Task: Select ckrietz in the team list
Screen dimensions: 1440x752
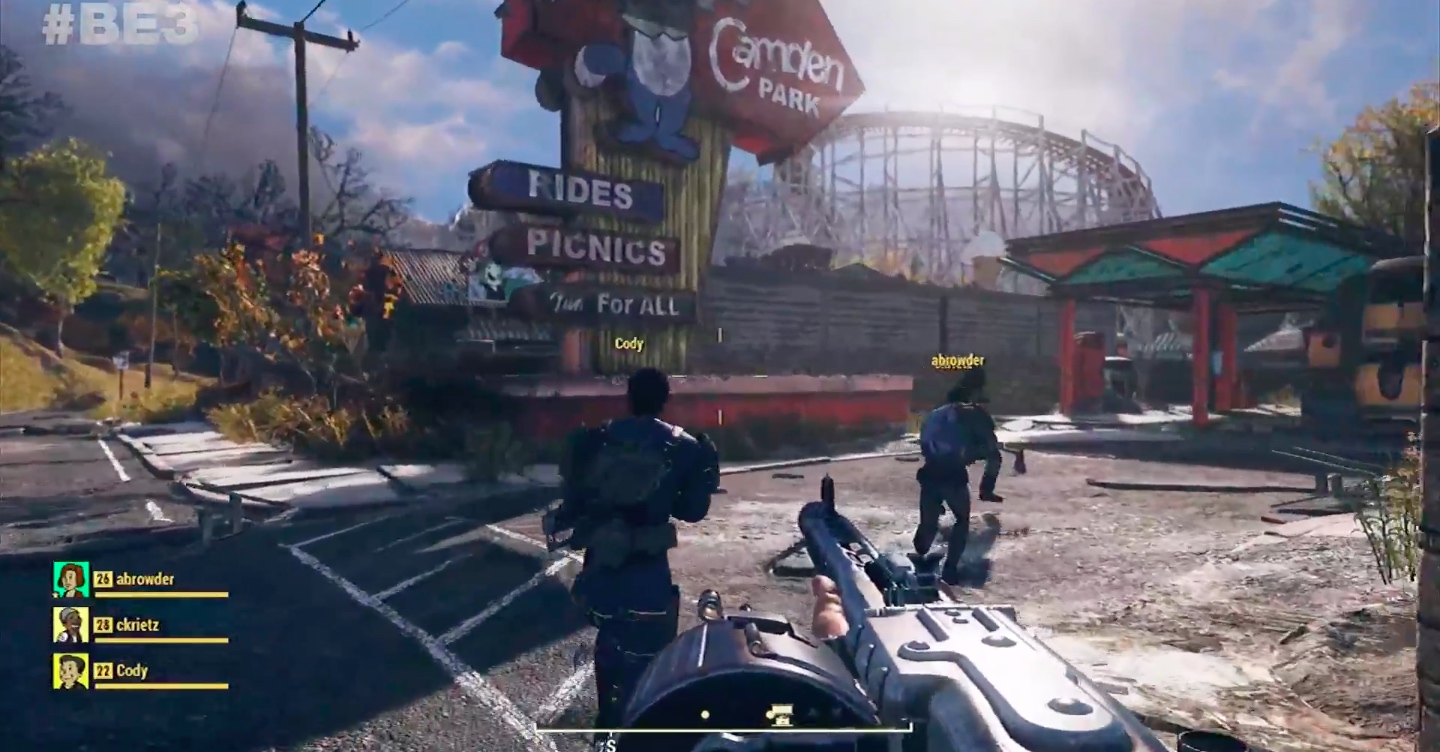Action: [138, 625]
